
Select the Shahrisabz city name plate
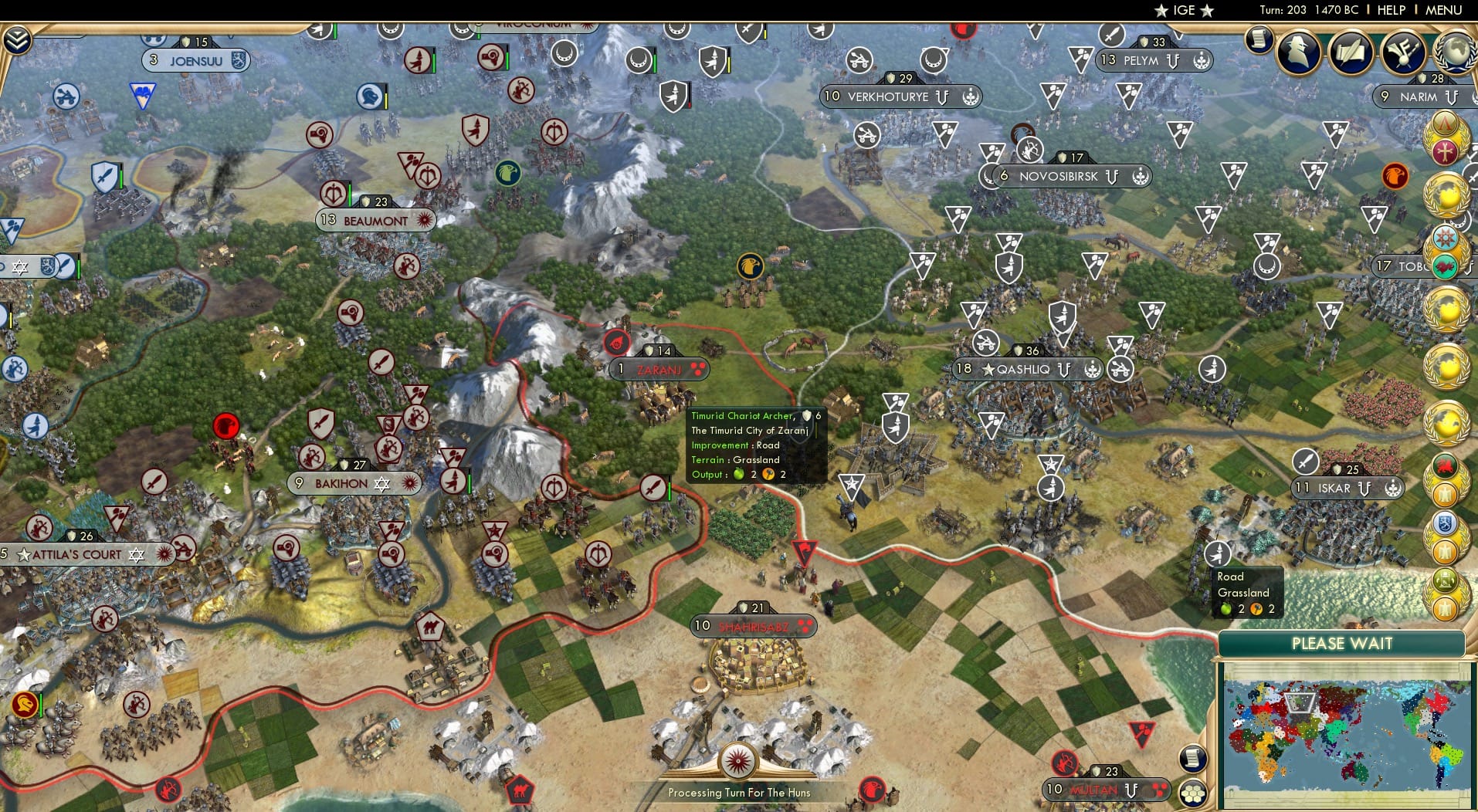[x=752, y=627]
